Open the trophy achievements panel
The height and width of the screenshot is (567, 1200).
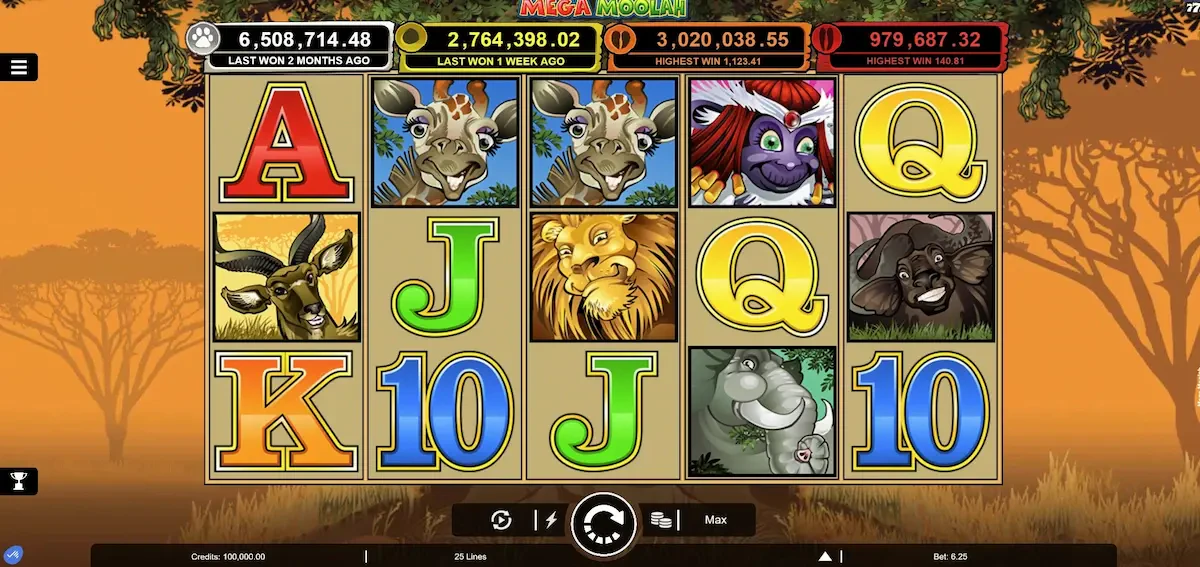coord(18,481)
